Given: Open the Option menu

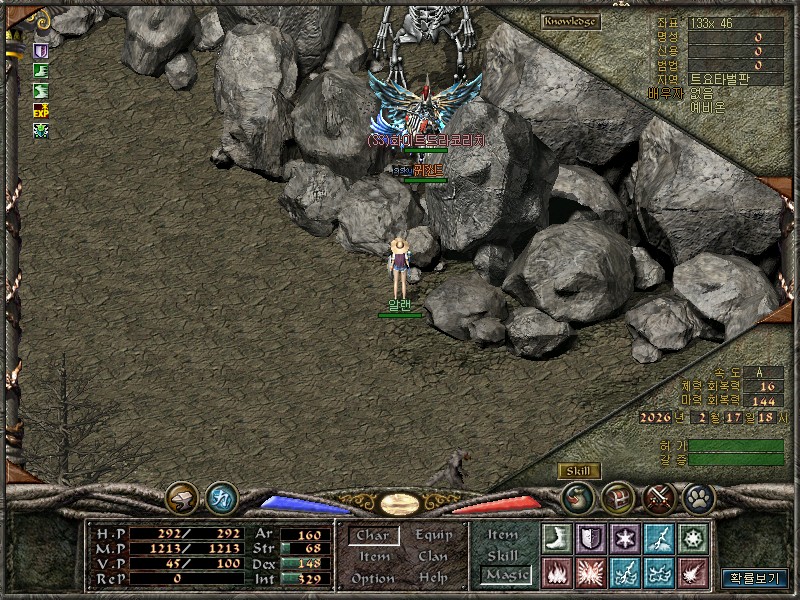Looking at the screenshot, I should click(x=373, y=578).
